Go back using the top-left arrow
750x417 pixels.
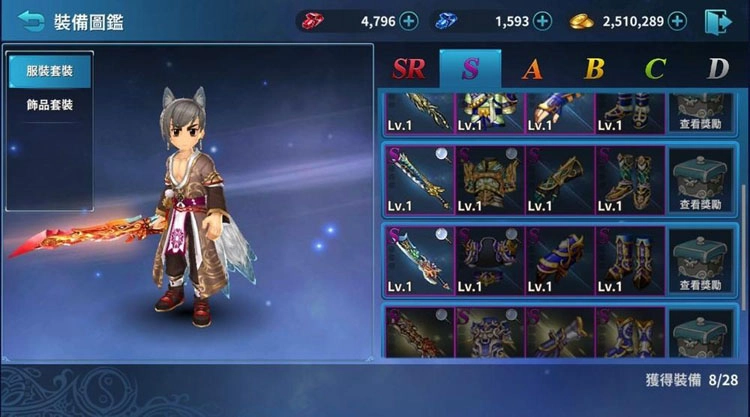31,20
